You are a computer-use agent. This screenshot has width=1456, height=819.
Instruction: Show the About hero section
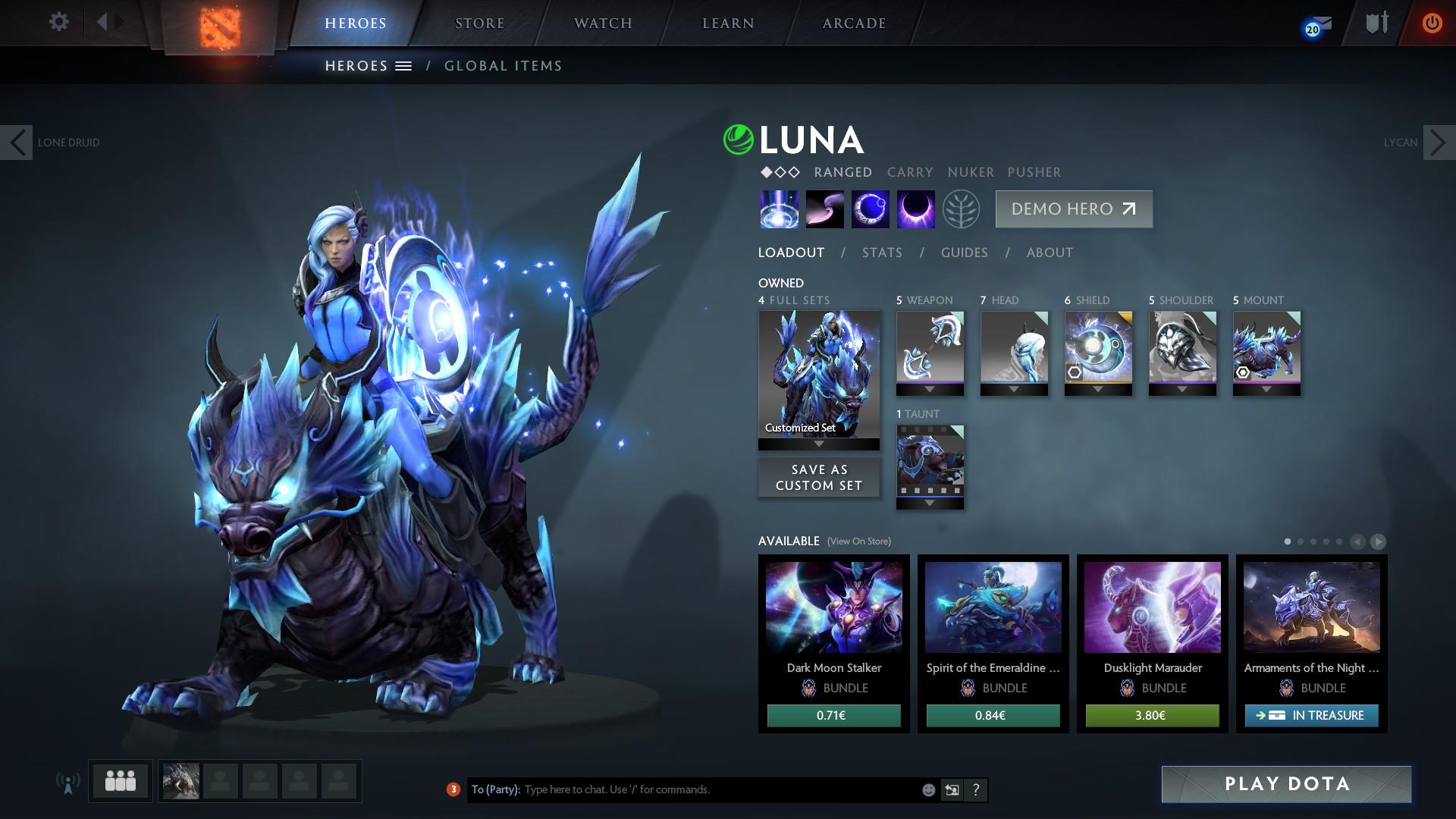pos(1050,253)
